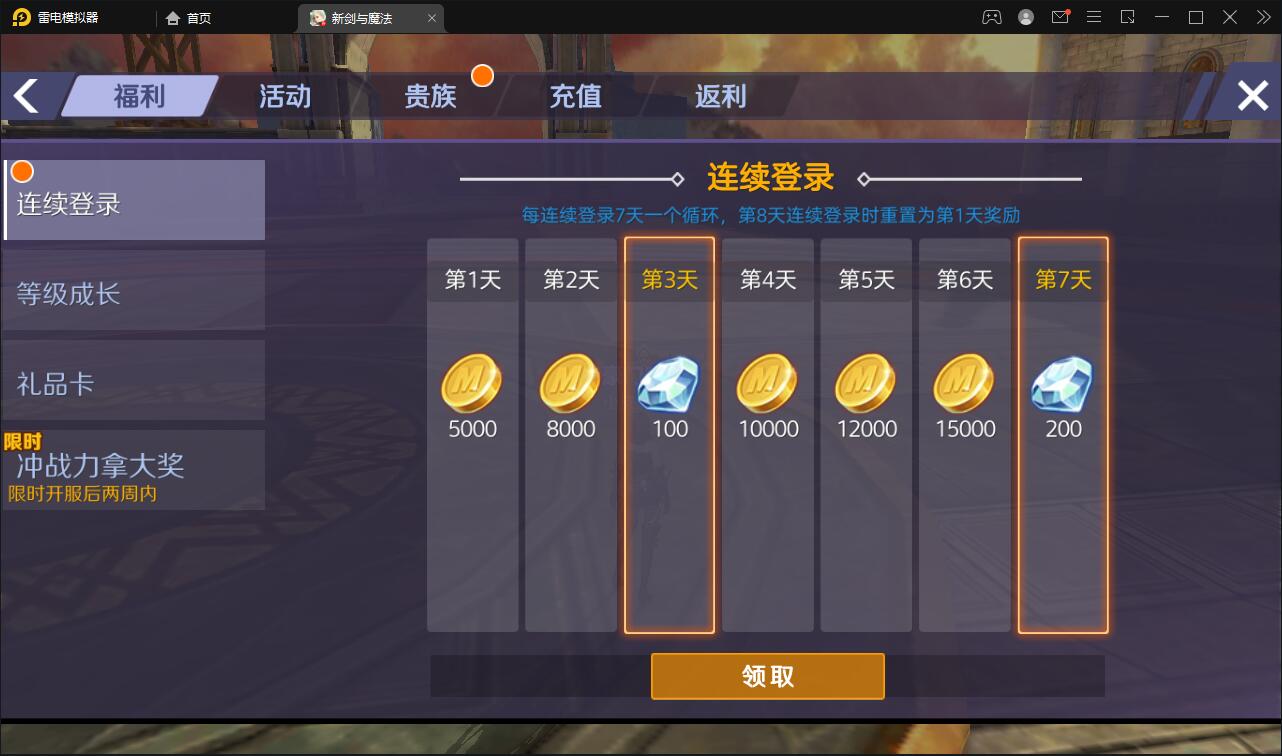Click the LDPlayer logo icon
1282x756 pixels.
pyautogui.click(x=20, y=17)
